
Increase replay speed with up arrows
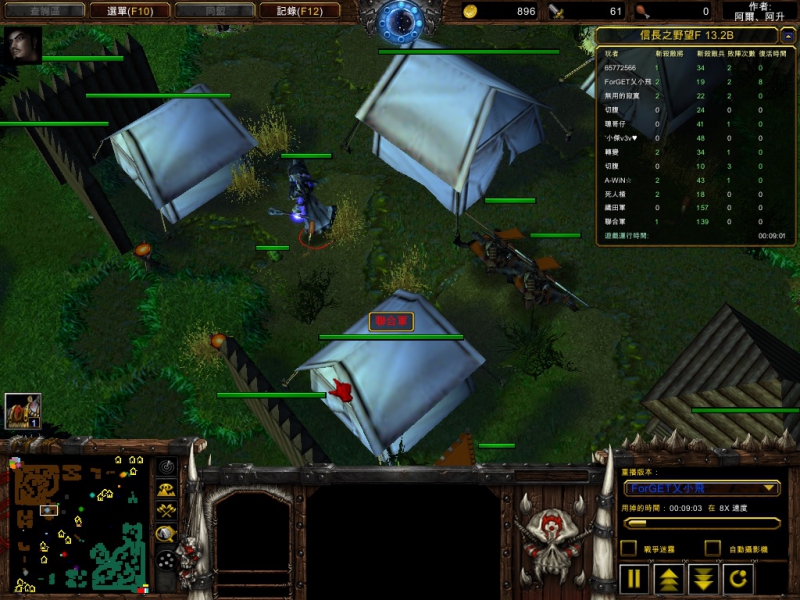[x=668, y=579]
